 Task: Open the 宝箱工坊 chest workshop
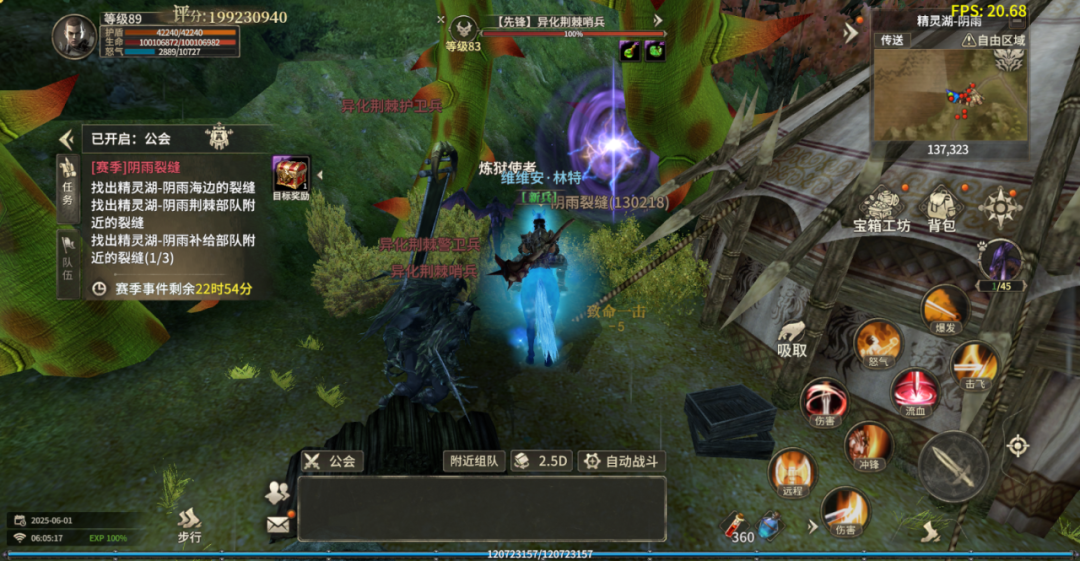[x=881, y=209]
